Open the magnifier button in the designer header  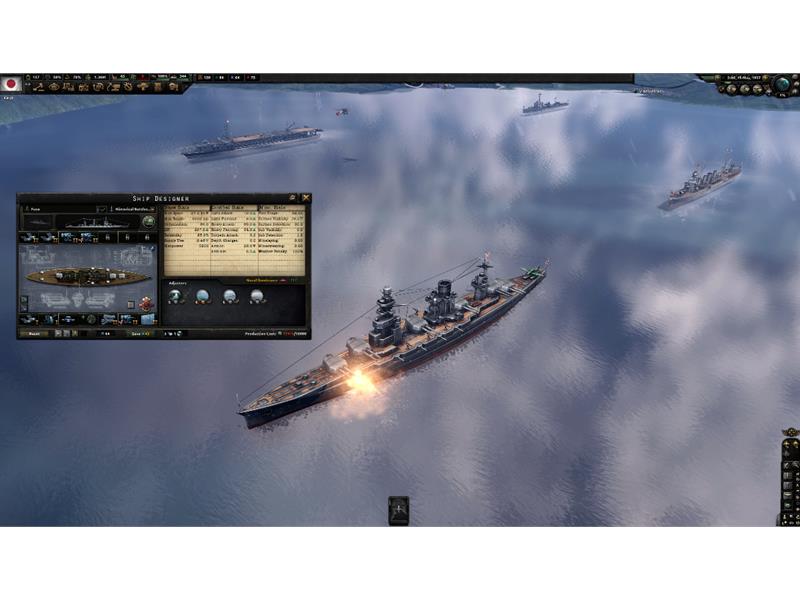(x=291, y=198)
